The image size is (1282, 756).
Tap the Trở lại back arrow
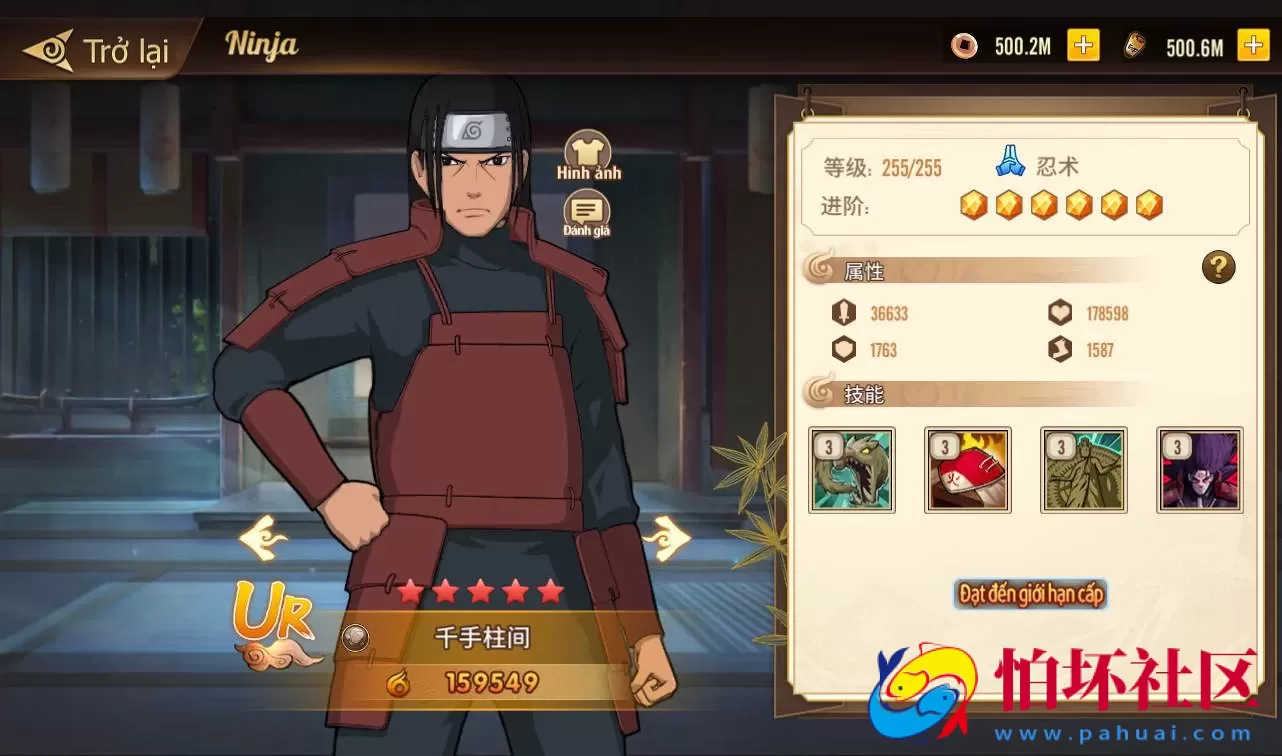(52, 45)
